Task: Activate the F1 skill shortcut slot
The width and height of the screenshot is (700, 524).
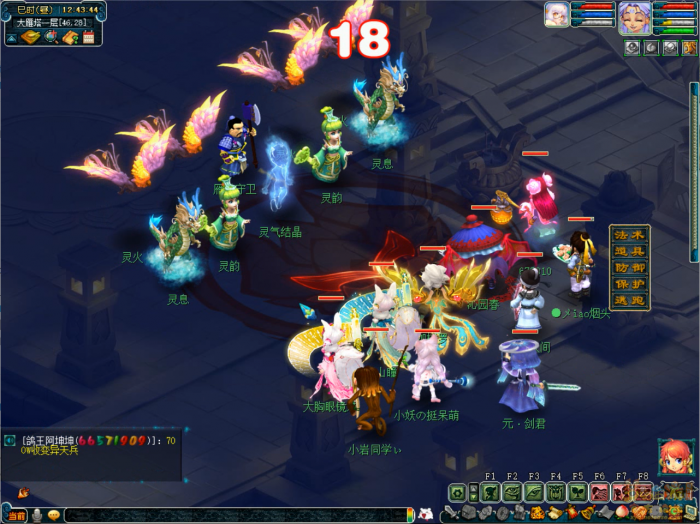Action: click(x=490, y=492)
